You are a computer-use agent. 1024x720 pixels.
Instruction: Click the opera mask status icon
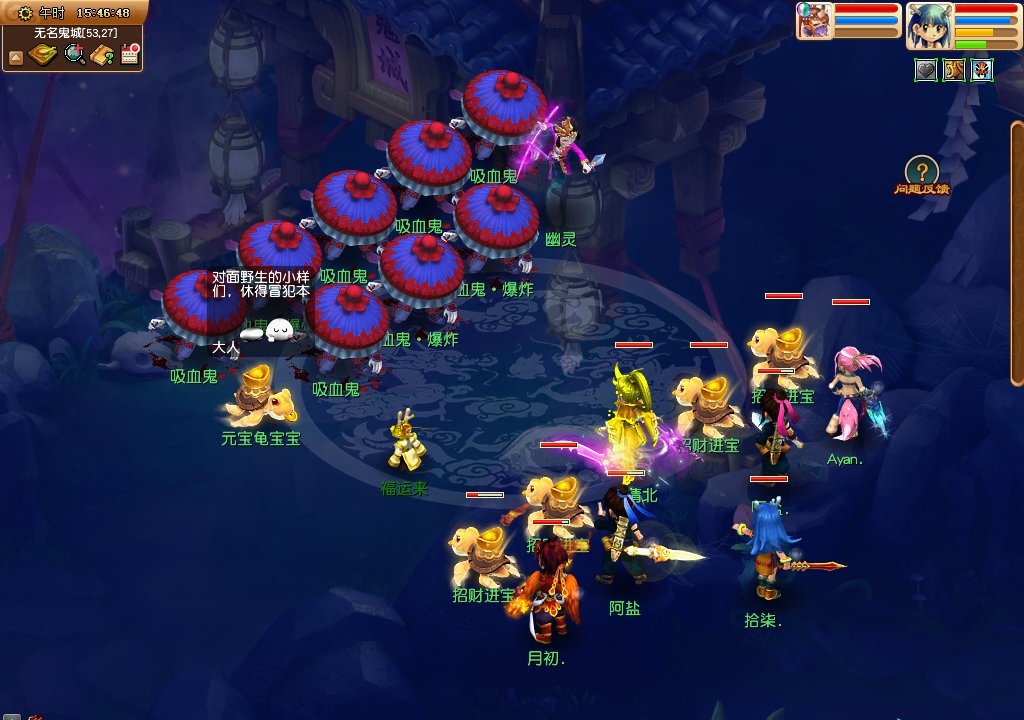(982, 70)
